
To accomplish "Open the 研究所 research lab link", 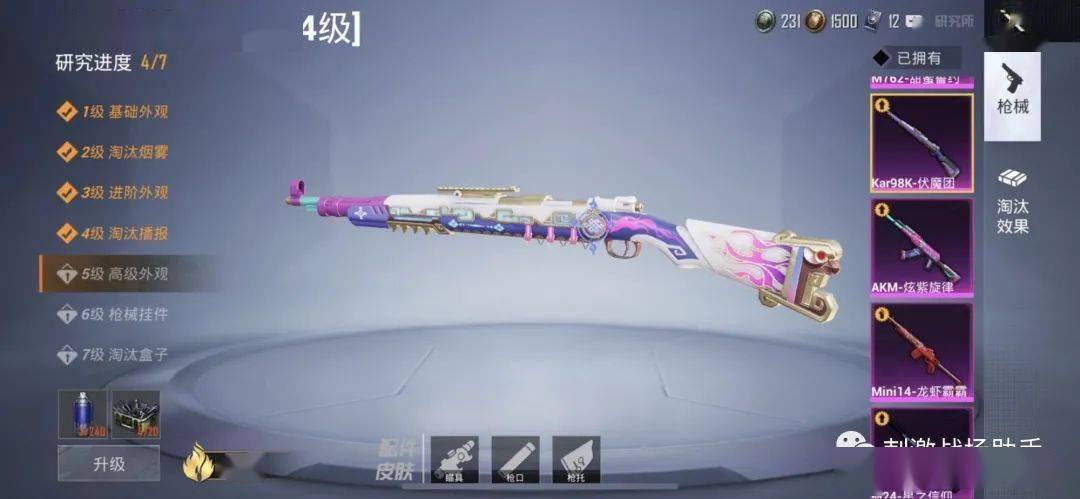I will click(x=954, y=21).
